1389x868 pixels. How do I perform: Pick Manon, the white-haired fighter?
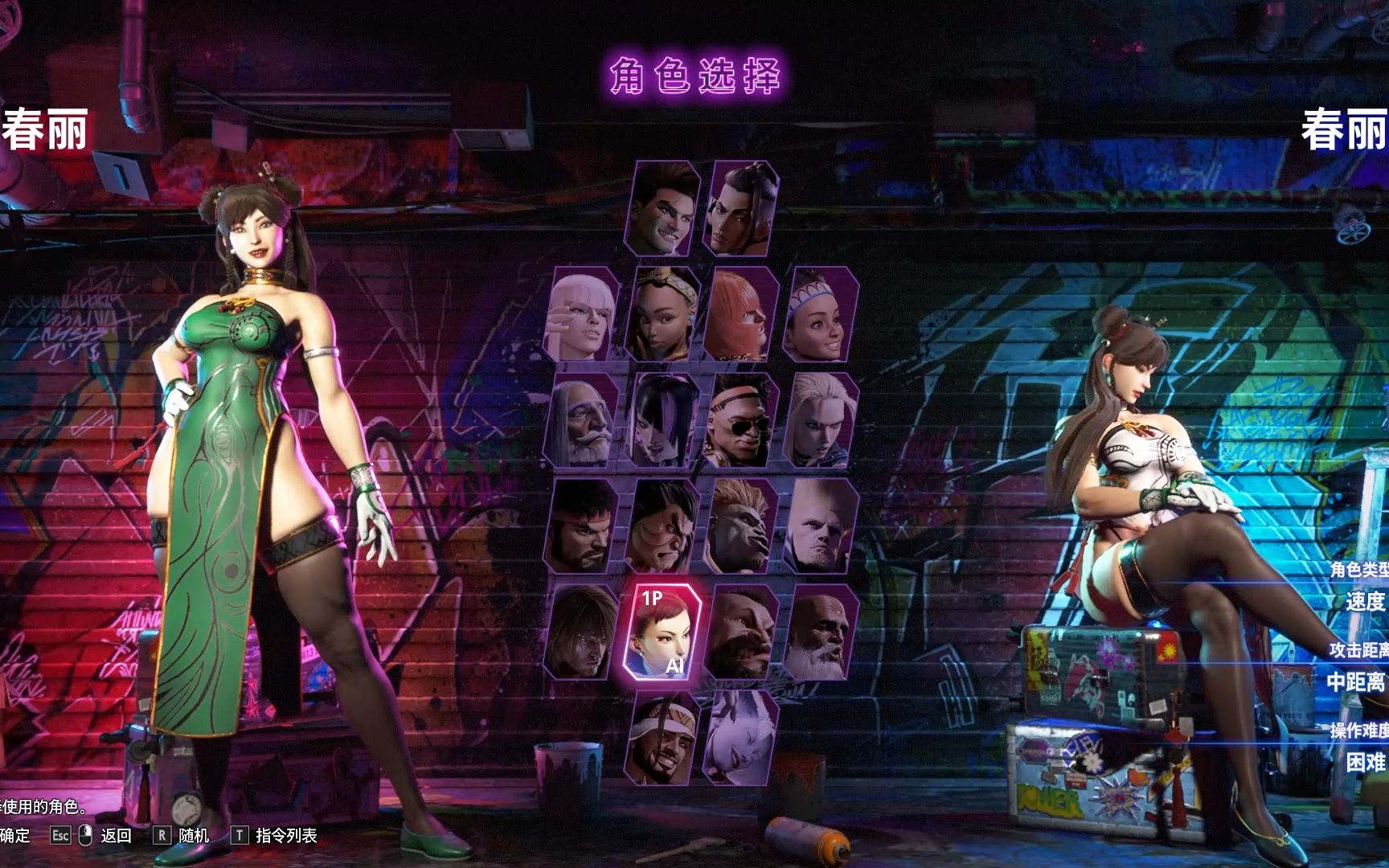[583, 315]
